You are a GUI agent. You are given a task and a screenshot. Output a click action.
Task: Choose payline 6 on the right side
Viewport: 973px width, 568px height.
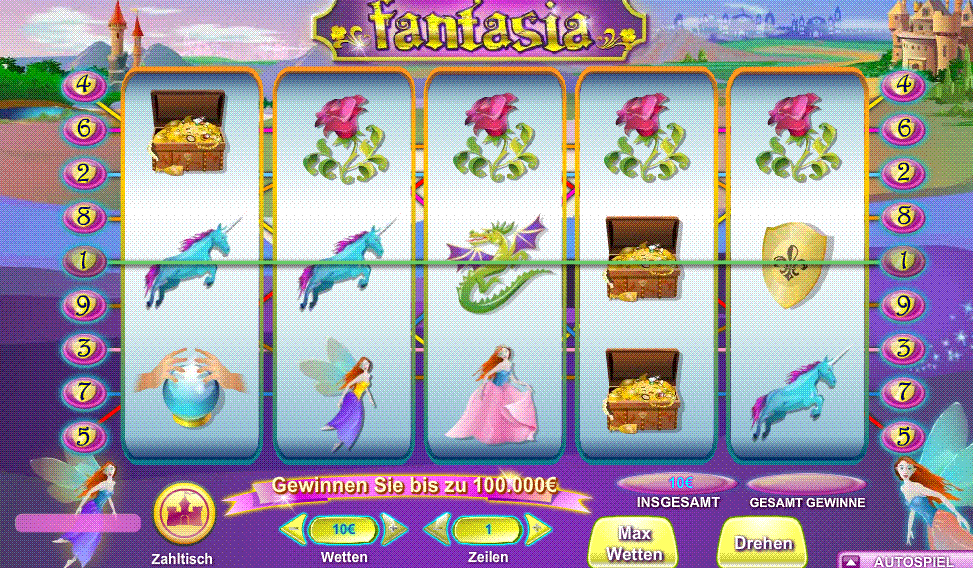[903, 128]
